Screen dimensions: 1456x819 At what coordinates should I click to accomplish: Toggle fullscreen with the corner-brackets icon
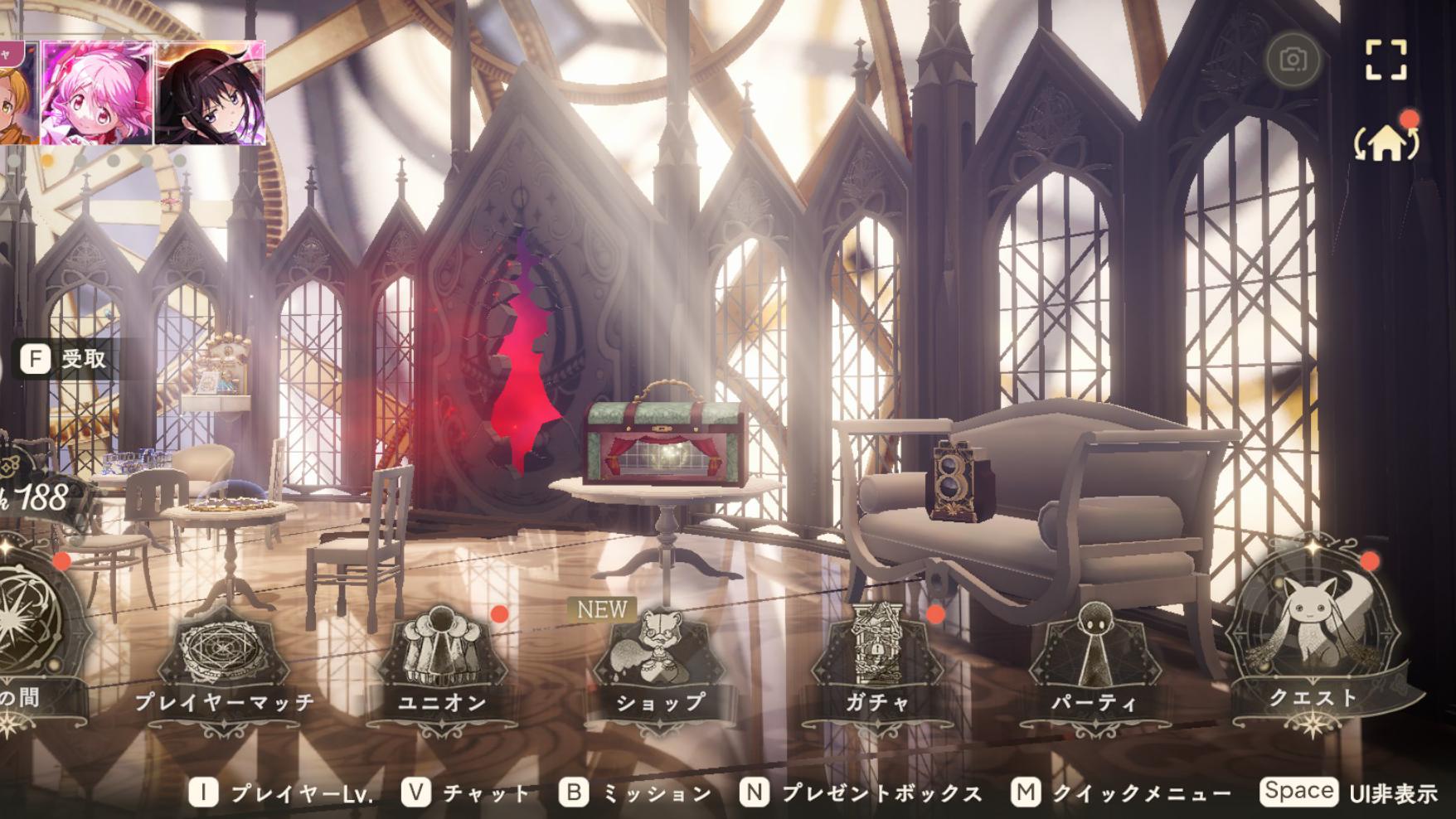[1386, 60]
